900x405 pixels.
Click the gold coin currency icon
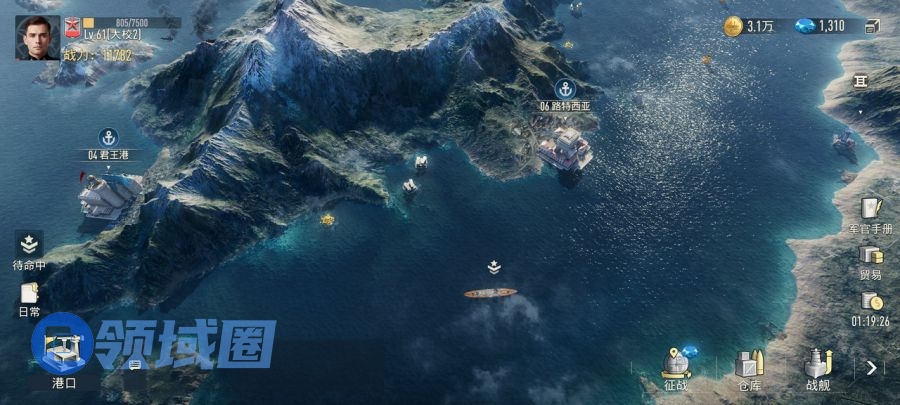(x=733, y=26)
